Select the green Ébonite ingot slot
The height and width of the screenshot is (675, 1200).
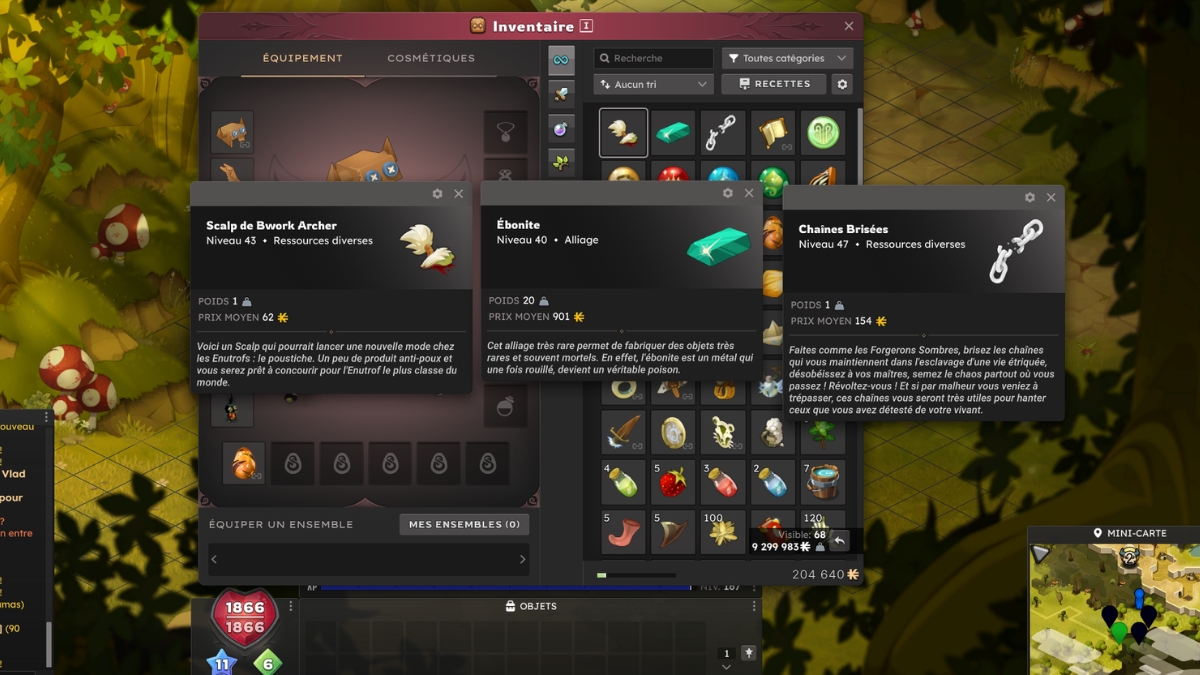(672, 133)
